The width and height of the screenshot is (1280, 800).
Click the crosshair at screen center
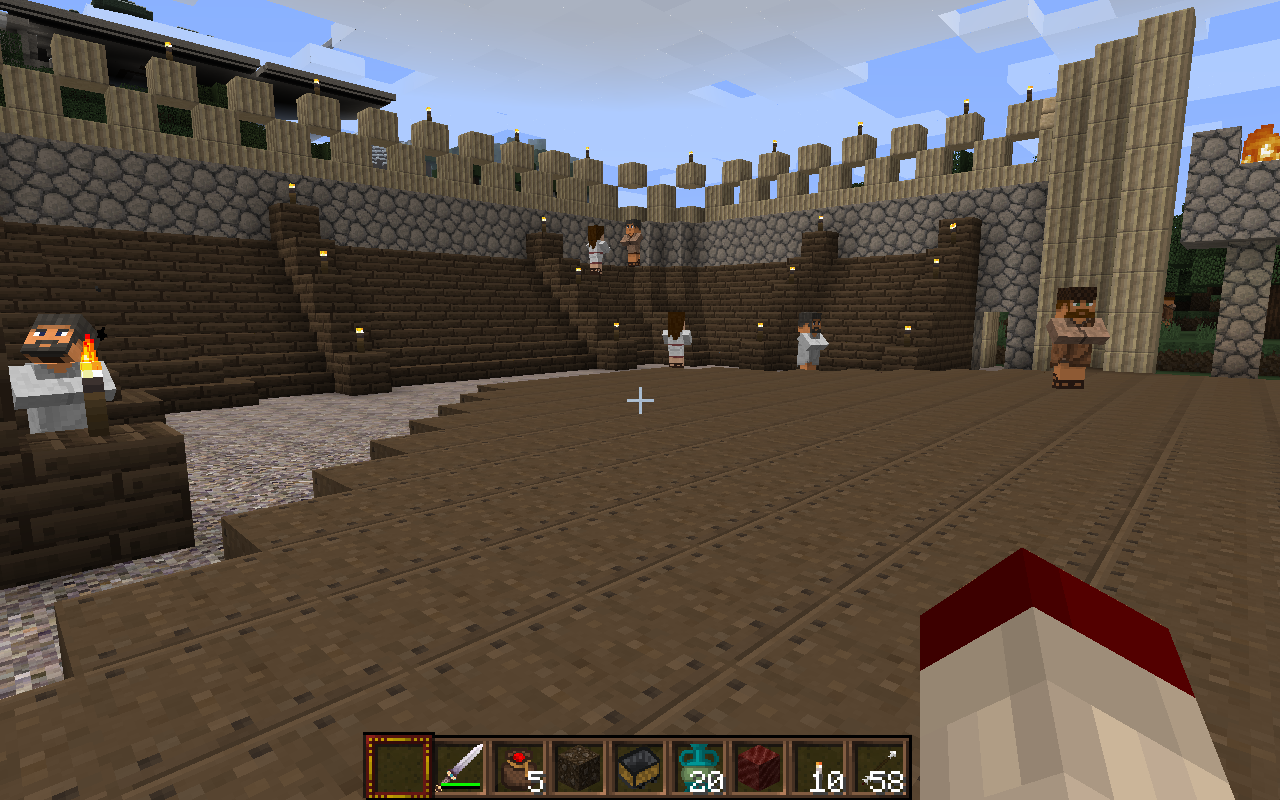pos(639,399)
